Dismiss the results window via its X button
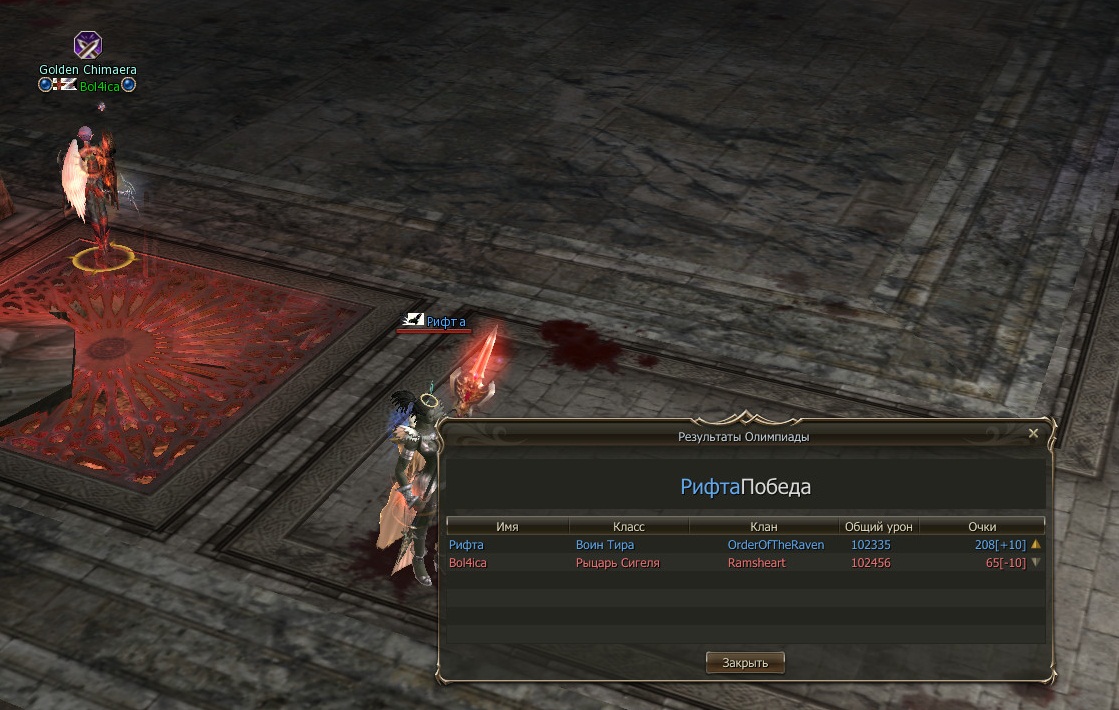Viewport: 1119px width, 710px height. point(1033,434)
